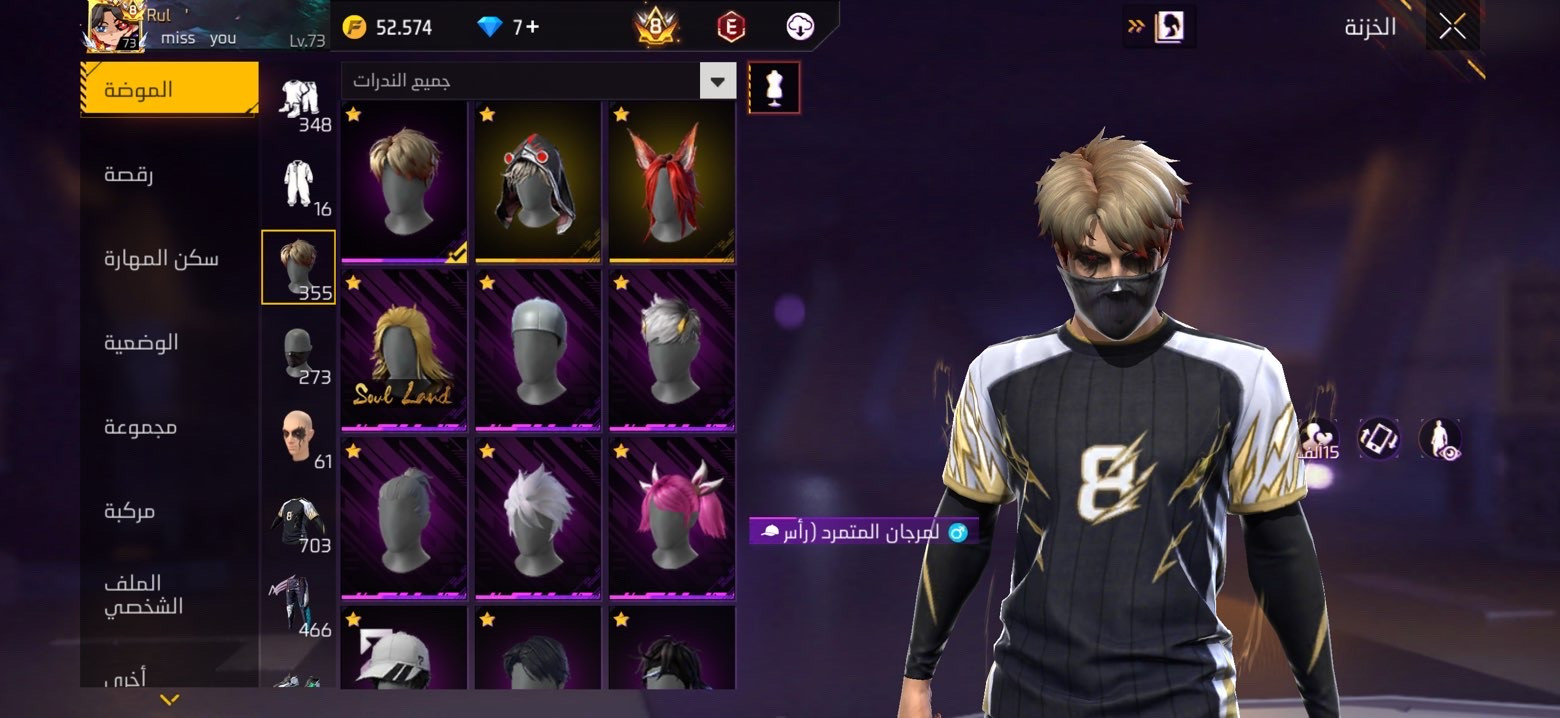This screenshot has width=1560, height=718.
Task: Switch to the الموضة fashion tab
Action: coord(168,90)
